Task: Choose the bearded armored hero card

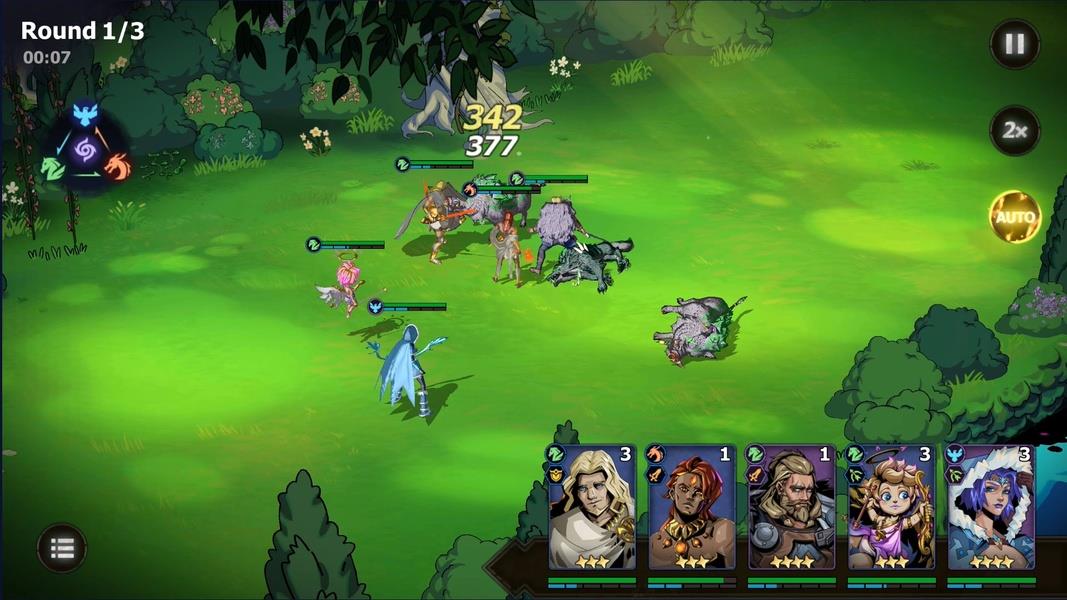Action: coord(791,508)
